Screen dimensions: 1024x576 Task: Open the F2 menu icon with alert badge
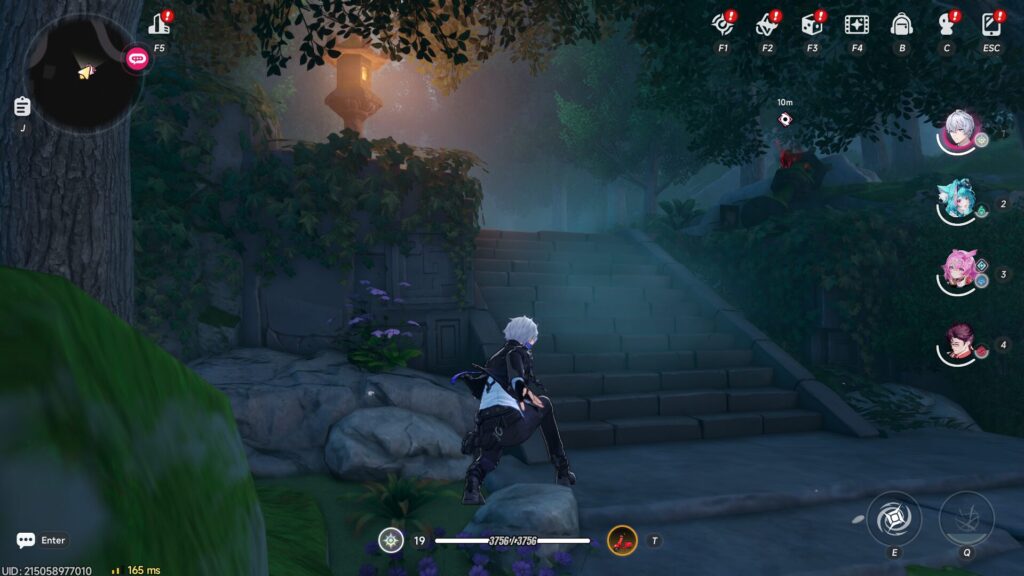766,24
